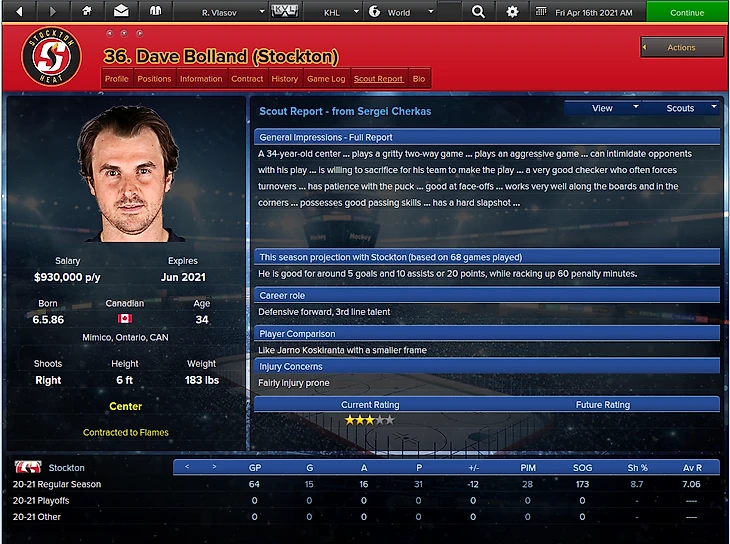Open the Positions tab
Screen dimensions: 730x544
pyautogui.click(x=154, y=79)
